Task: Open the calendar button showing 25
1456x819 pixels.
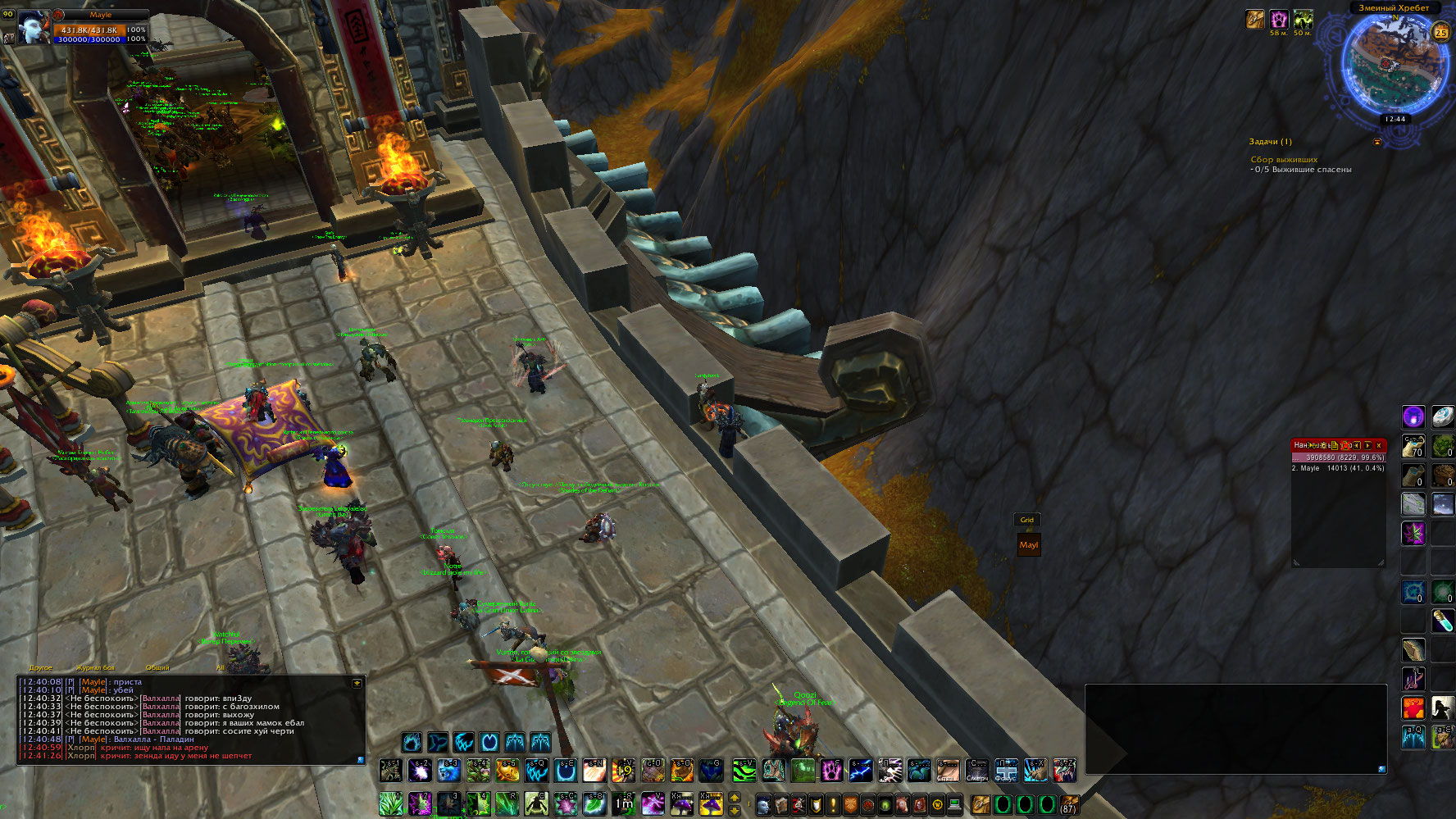Action: pos(1440,33)
